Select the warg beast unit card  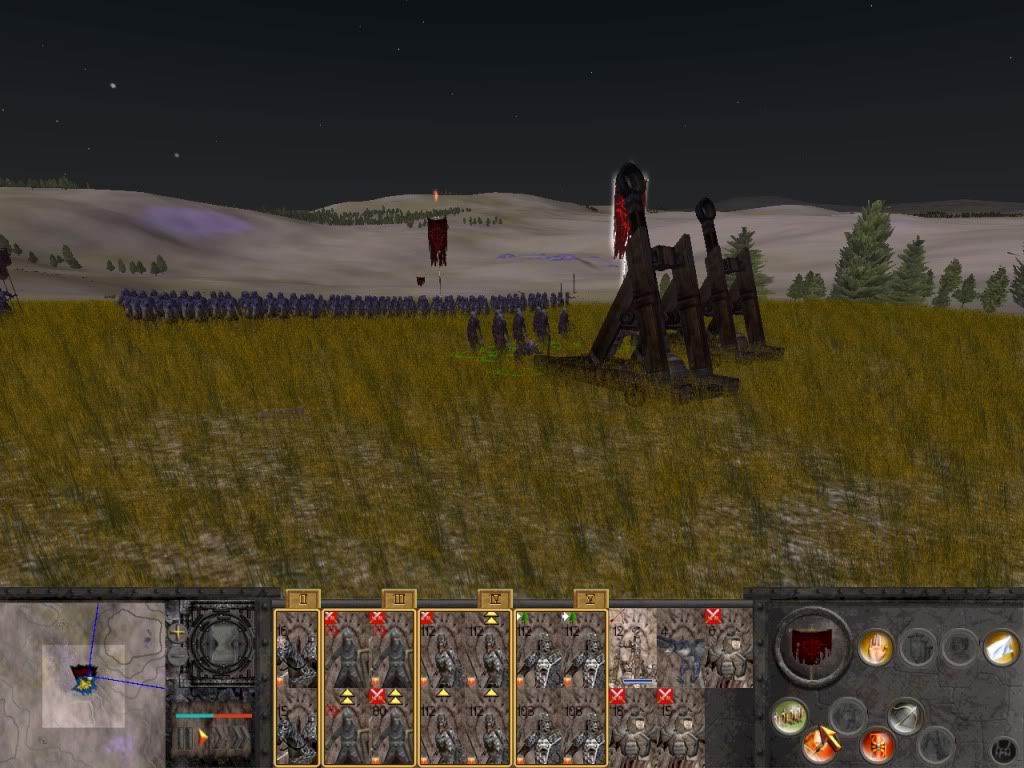click(682, 648)
